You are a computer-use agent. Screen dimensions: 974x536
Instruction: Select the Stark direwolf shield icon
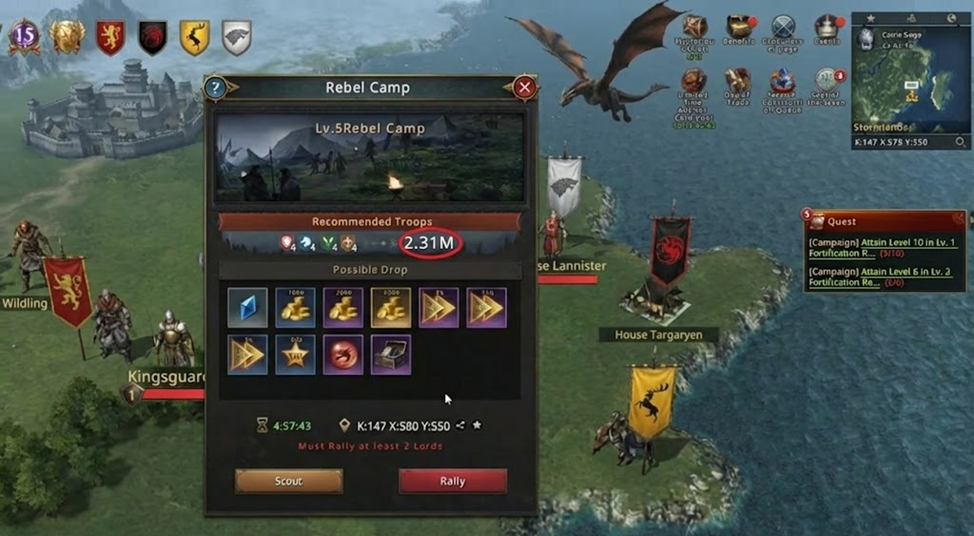(x=236, y=37)
